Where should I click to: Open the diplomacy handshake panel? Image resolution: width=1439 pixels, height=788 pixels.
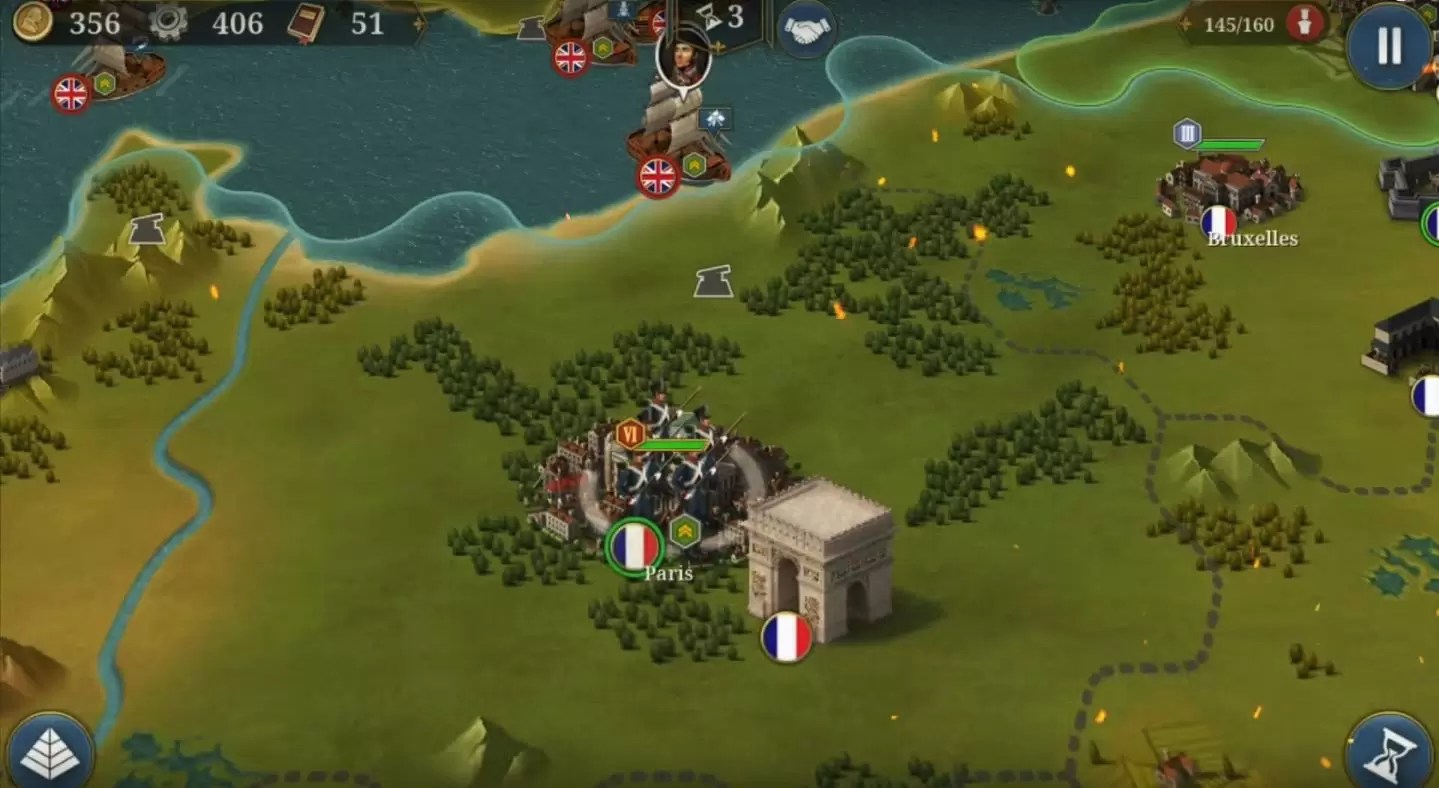click(806, 29)
